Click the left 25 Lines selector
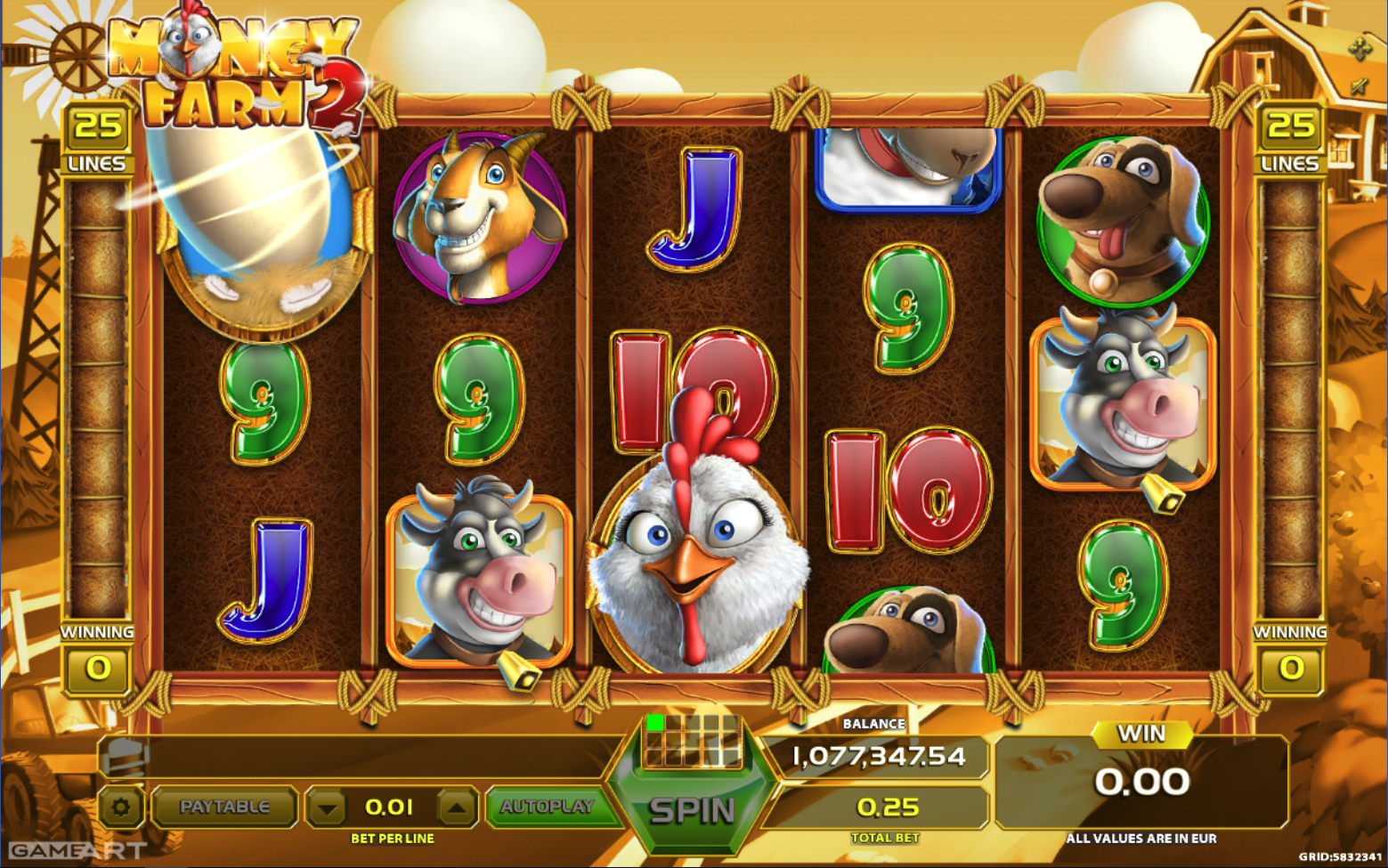The height and width of the screenshot is (868, 1388). click(x=97, y=138)
